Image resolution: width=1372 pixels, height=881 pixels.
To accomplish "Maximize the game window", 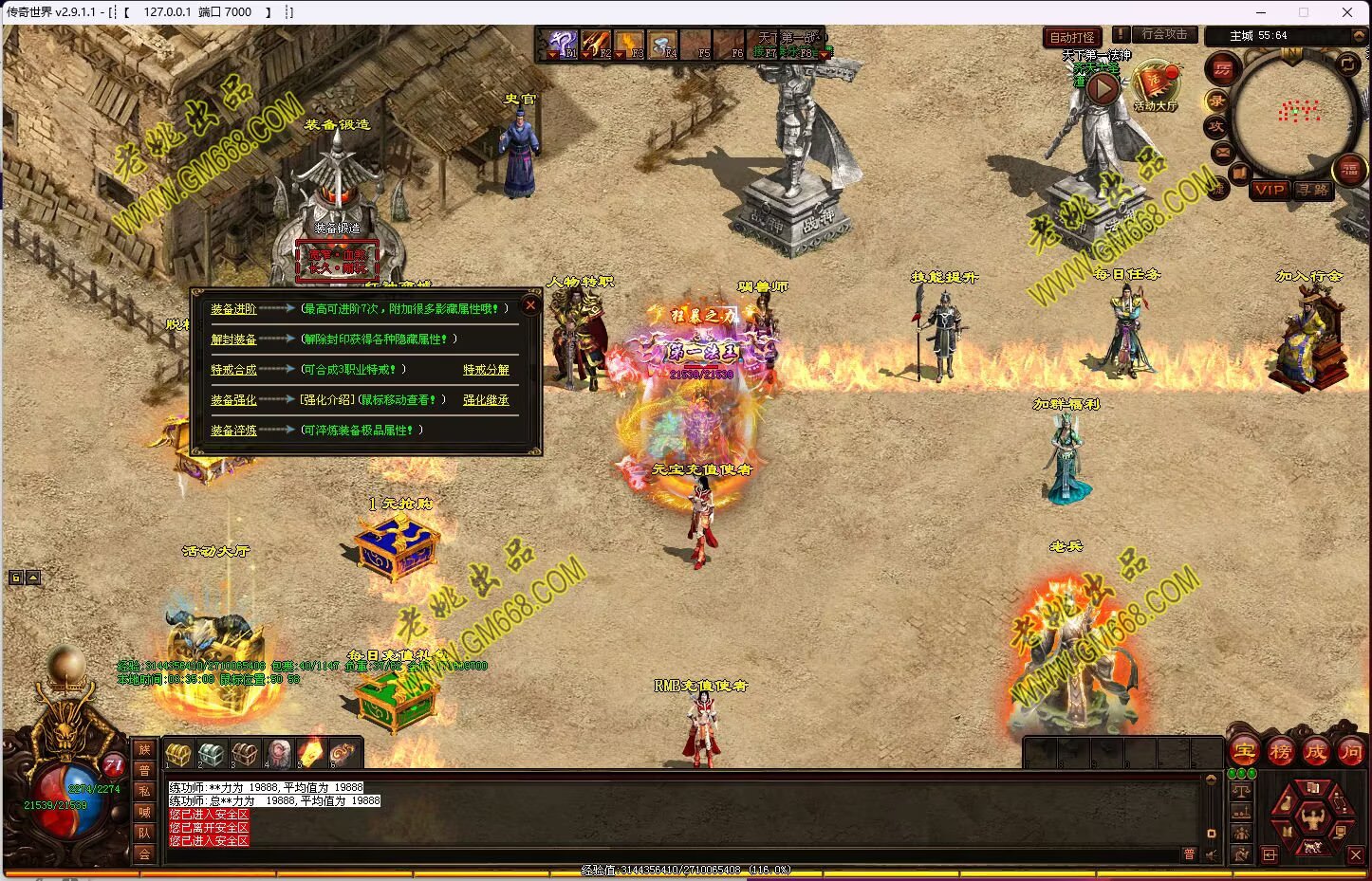I will click(x=1304, y=12).
